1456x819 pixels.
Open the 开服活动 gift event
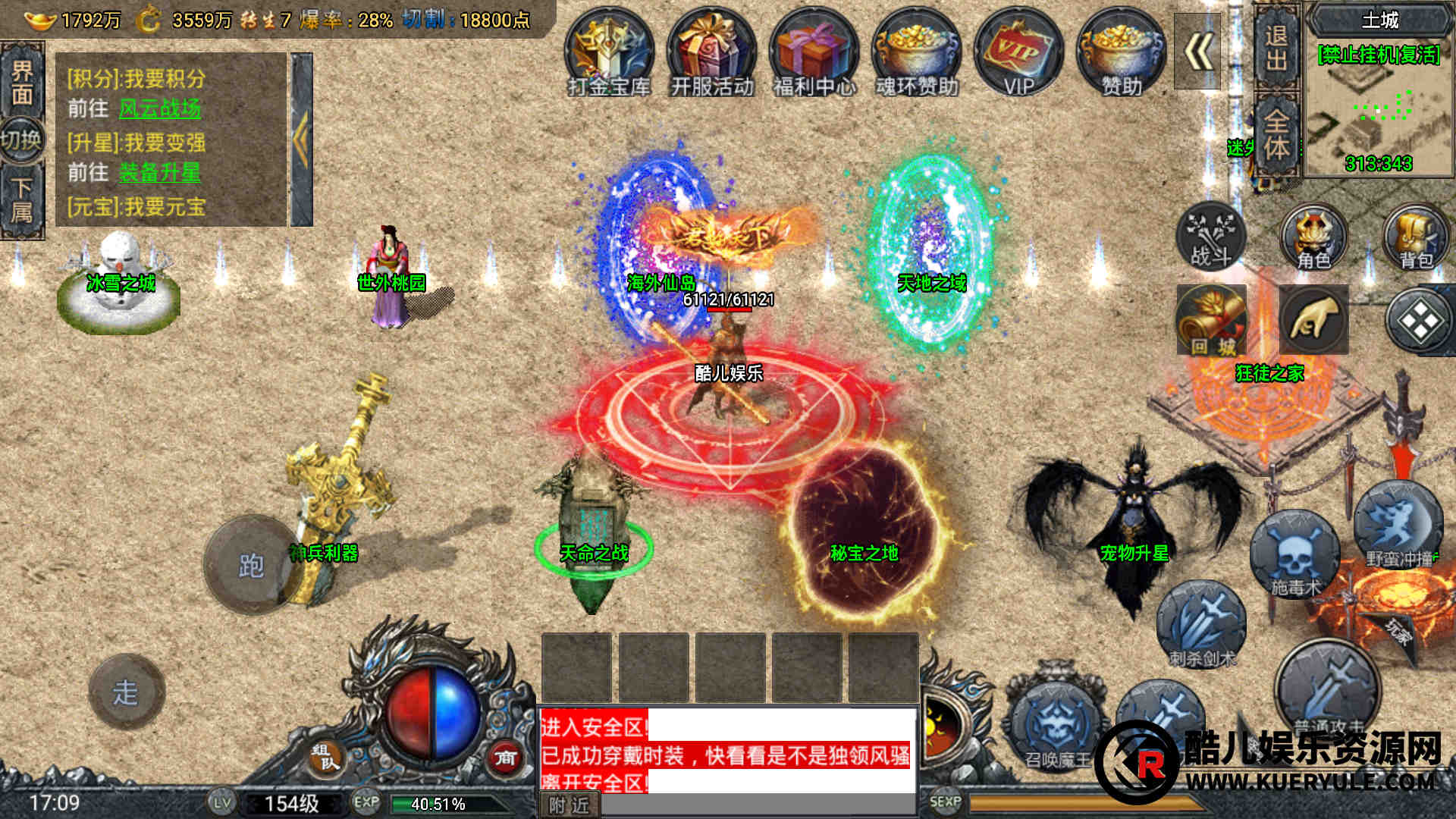click(711, 53)
